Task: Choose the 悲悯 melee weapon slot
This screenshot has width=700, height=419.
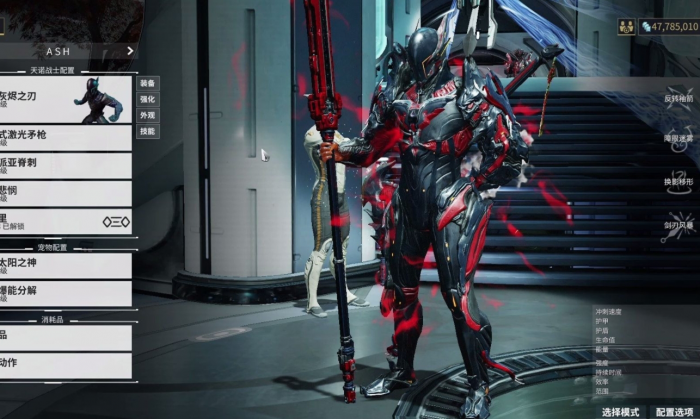Action: point(66,193)
